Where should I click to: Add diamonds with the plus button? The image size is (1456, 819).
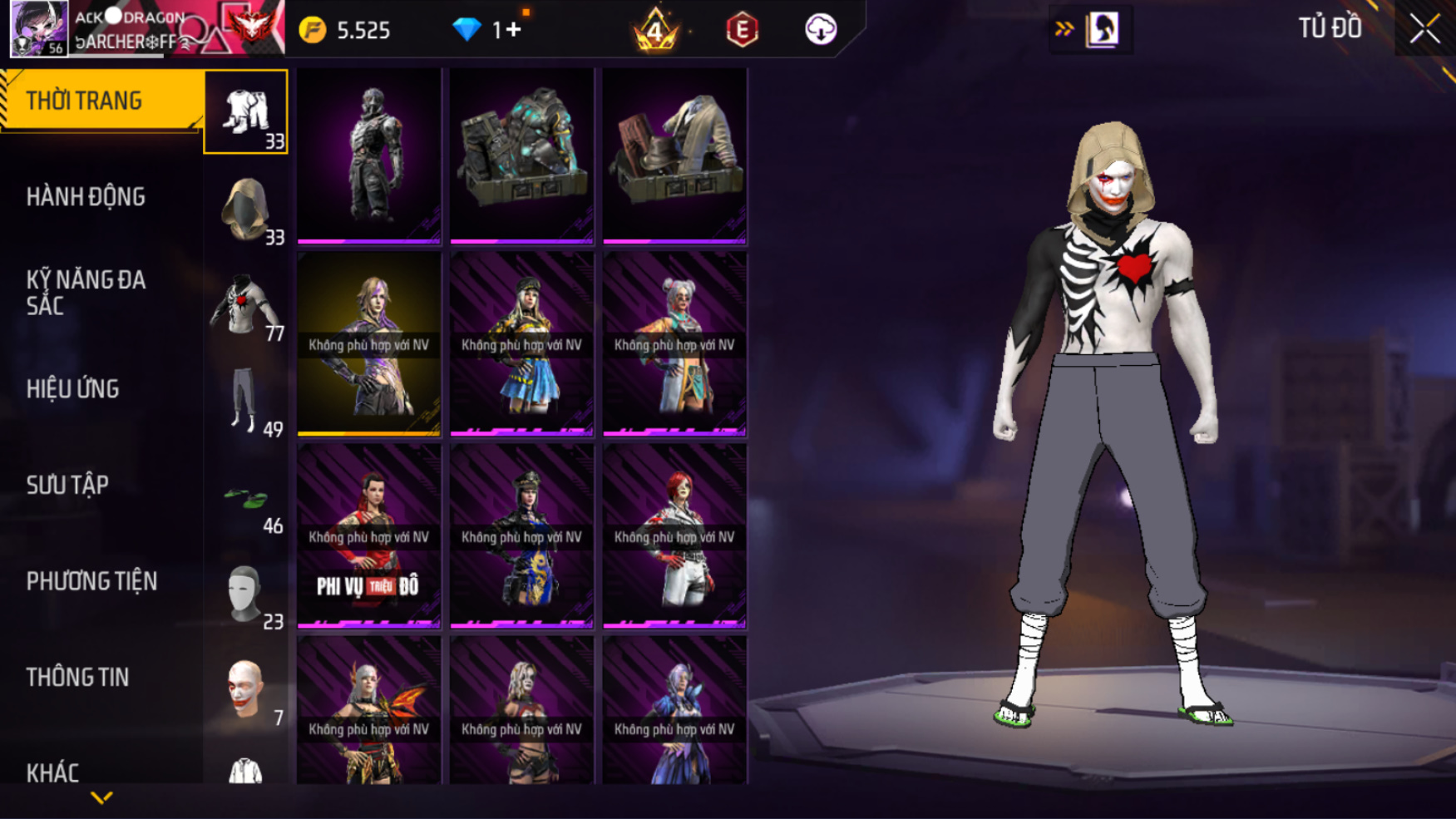pos(513,30)
